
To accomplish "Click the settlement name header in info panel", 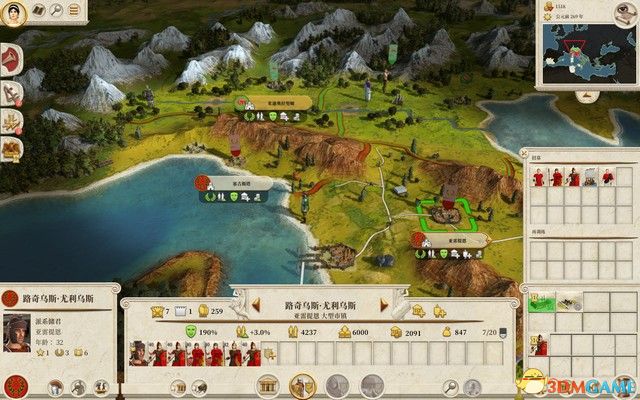I will click(322, 301).
